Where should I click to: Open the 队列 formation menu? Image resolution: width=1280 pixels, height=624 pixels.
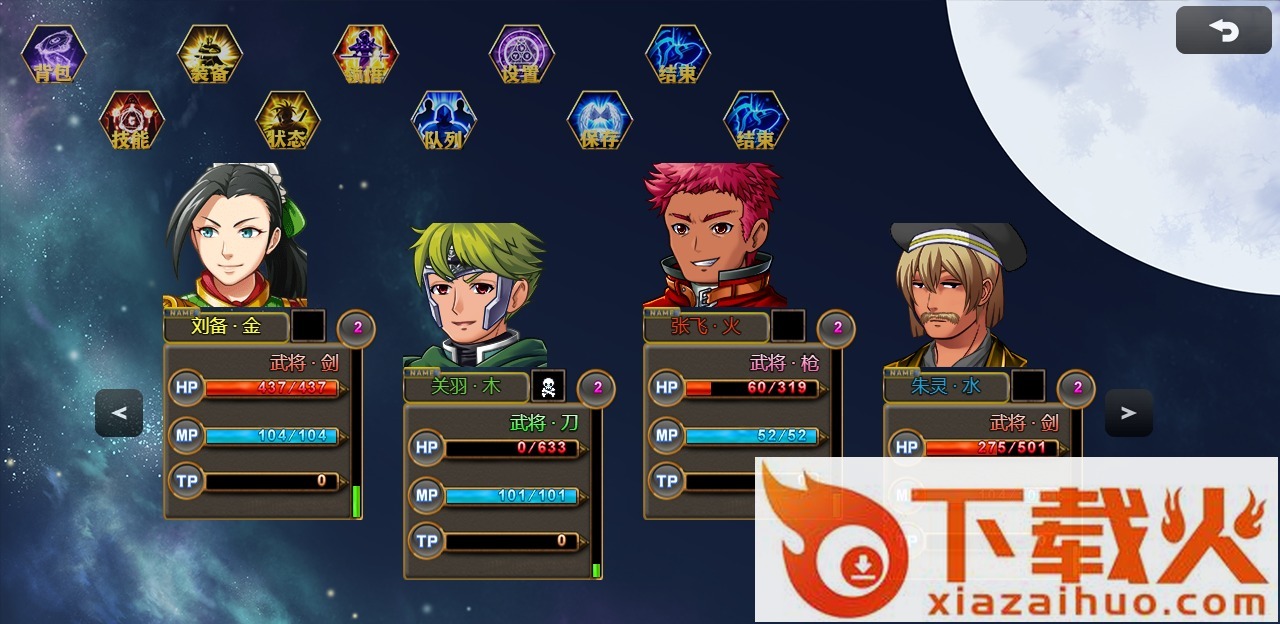pos(444,120)
